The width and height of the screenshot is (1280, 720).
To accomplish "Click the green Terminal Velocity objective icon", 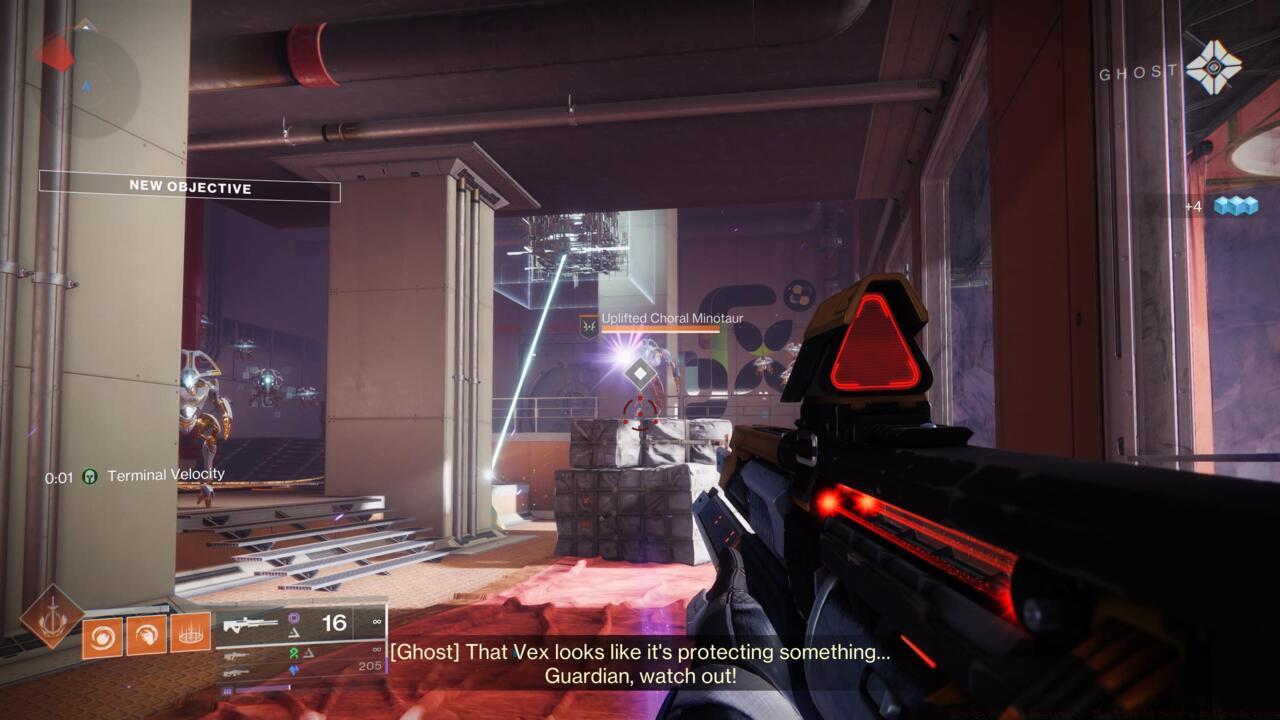I will [x=88, y=476].
